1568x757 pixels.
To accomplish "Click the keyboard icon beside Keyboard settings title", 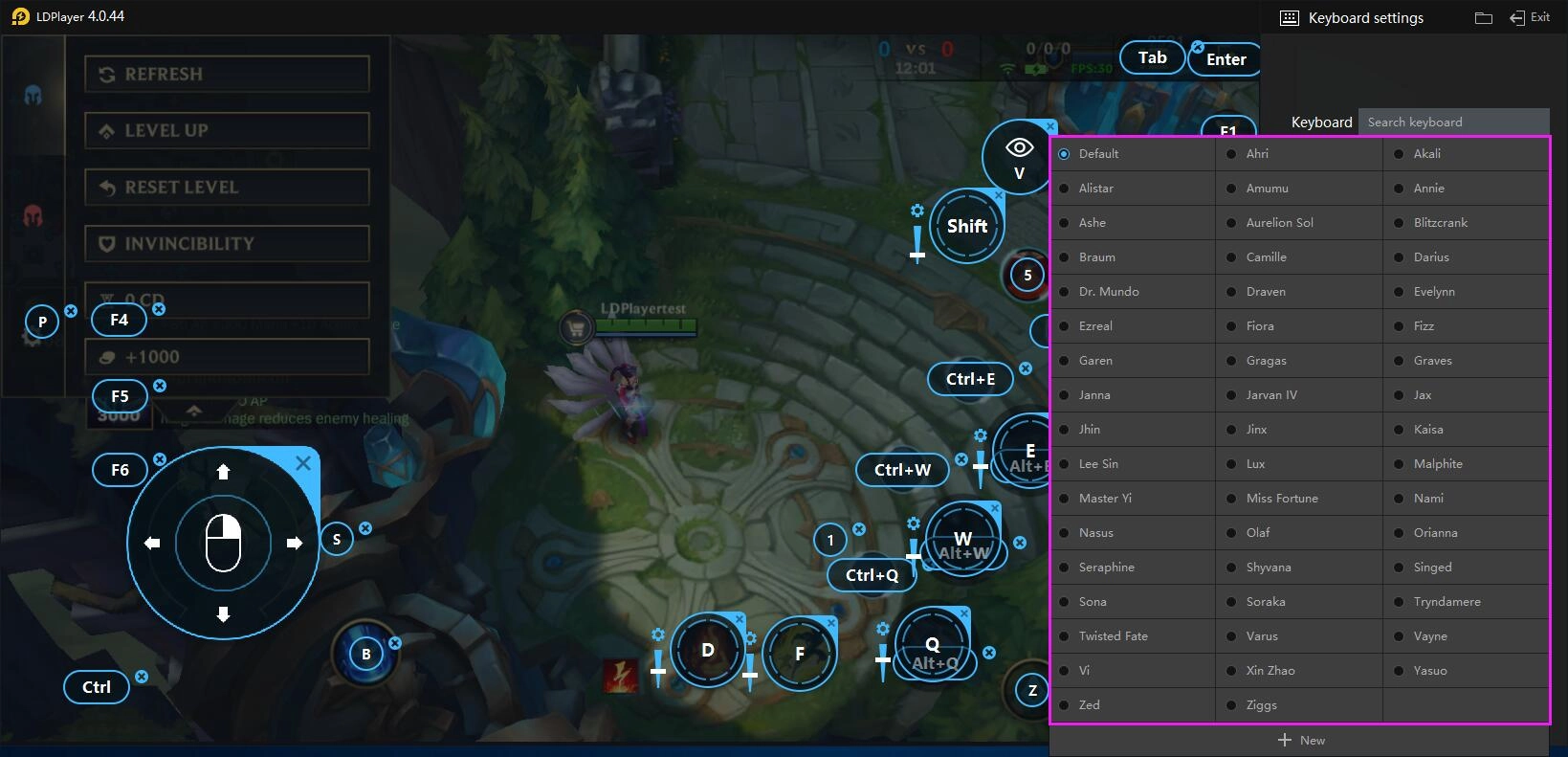I will pos(1290,17).
